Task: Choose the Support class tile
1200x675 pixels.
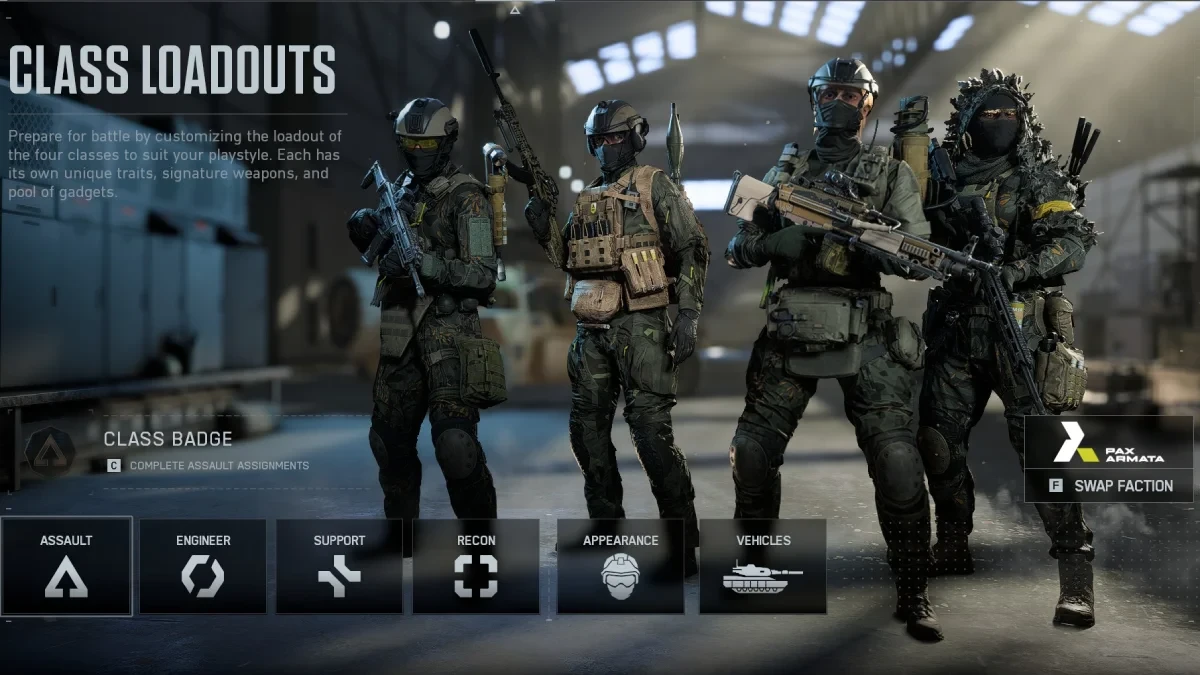Action: pyautogui.click(x=339, y=566)
